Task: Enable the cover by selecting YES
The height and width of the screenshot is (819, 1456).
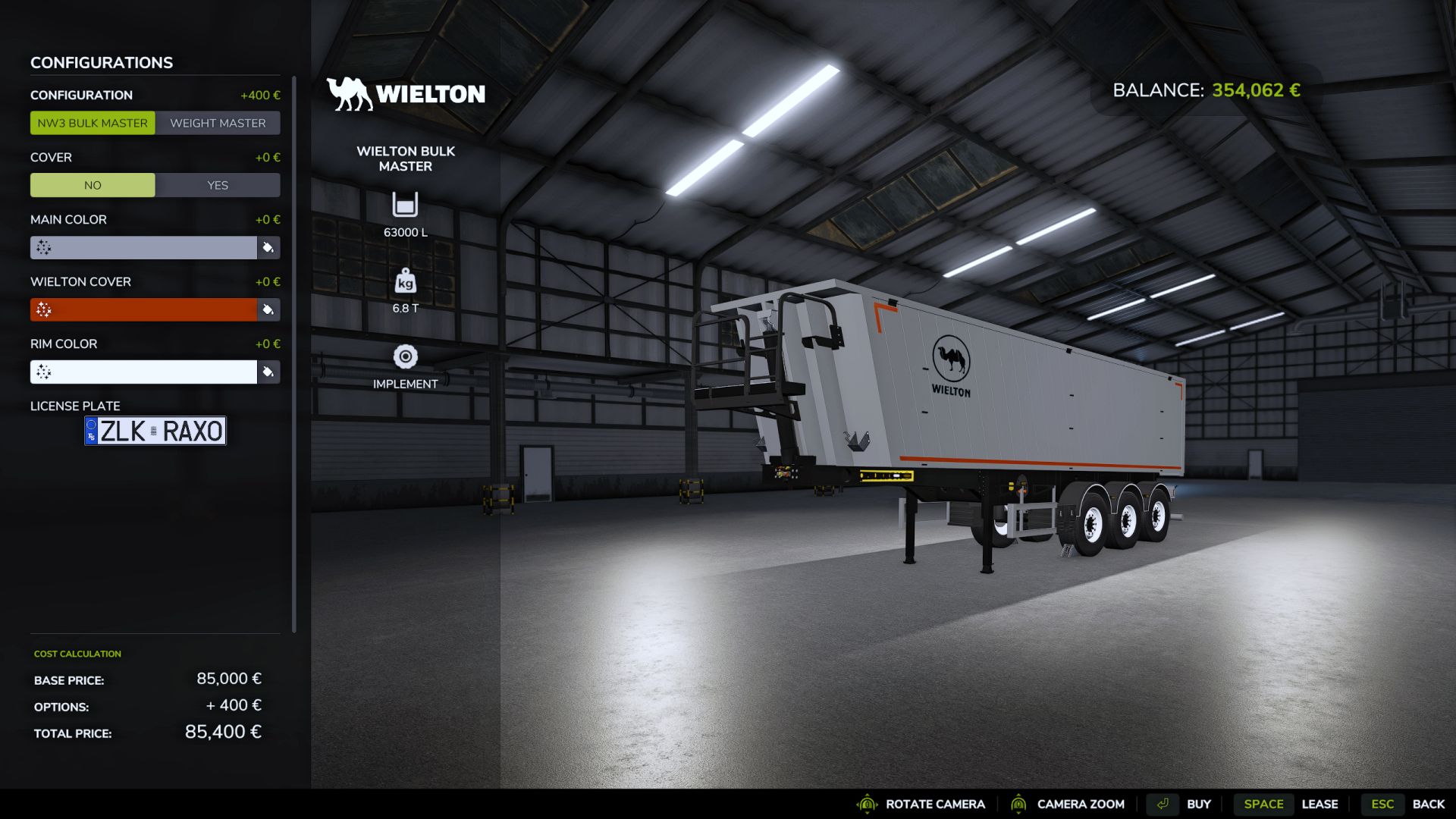Action: [x=218, y=184]
